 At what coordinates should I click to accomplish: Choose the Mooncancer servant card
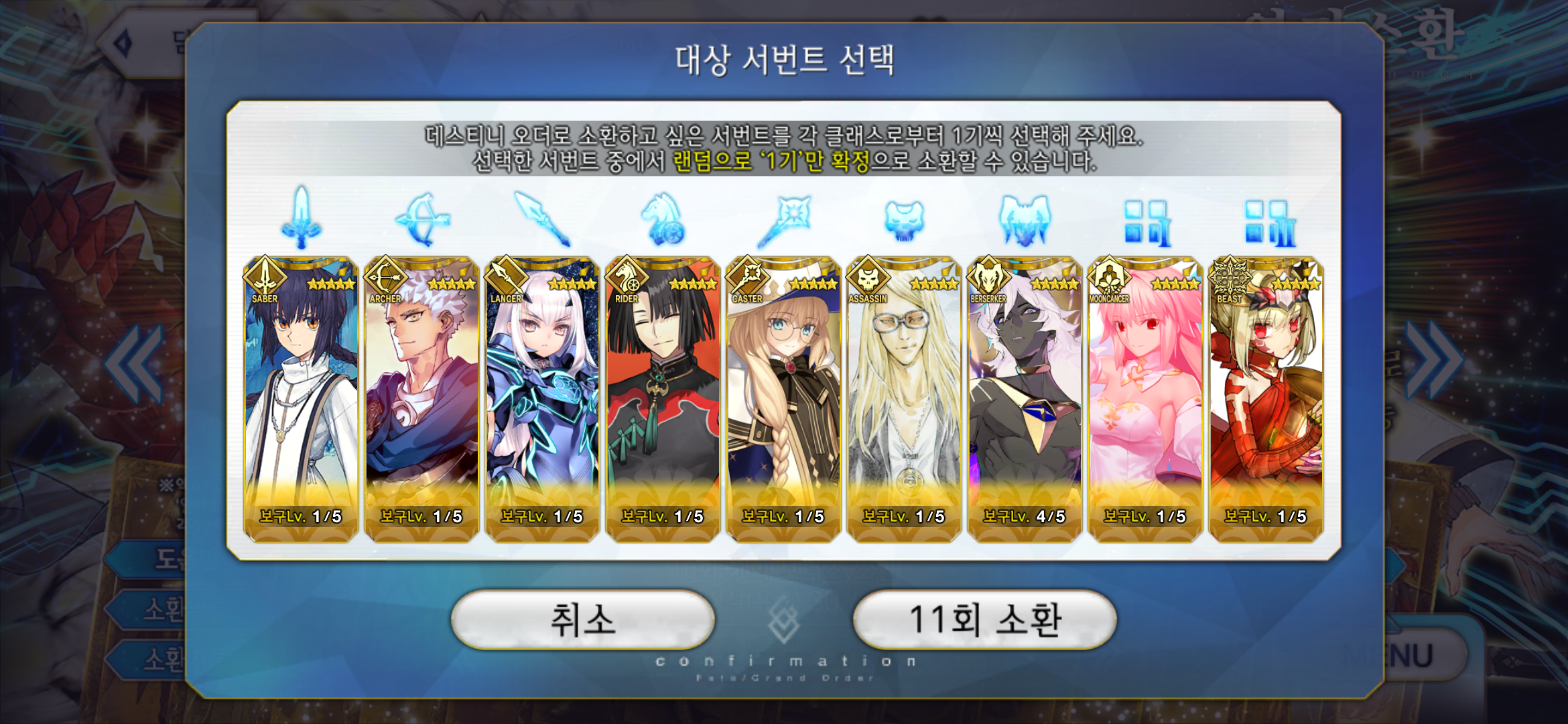point(1145,399)
